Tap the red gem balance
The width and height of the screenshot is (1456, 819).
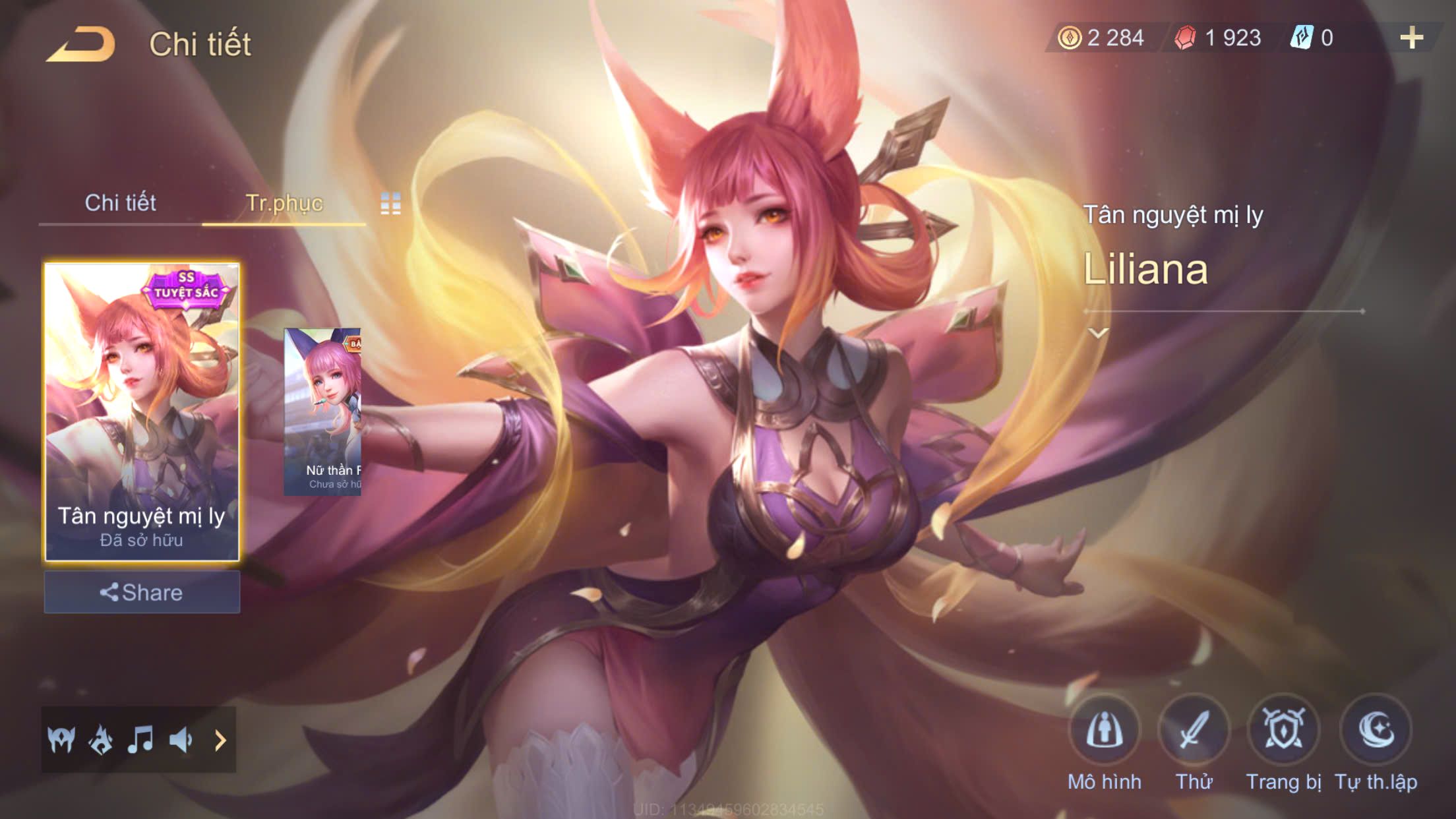point(1219,38)
